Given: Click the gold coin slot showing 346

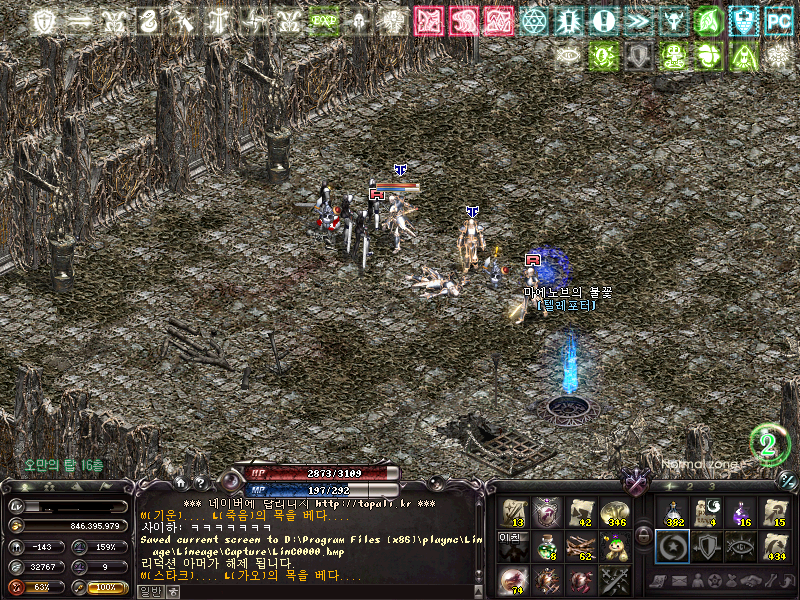Looking at the screenshot, I should click(x=613, y=512).
